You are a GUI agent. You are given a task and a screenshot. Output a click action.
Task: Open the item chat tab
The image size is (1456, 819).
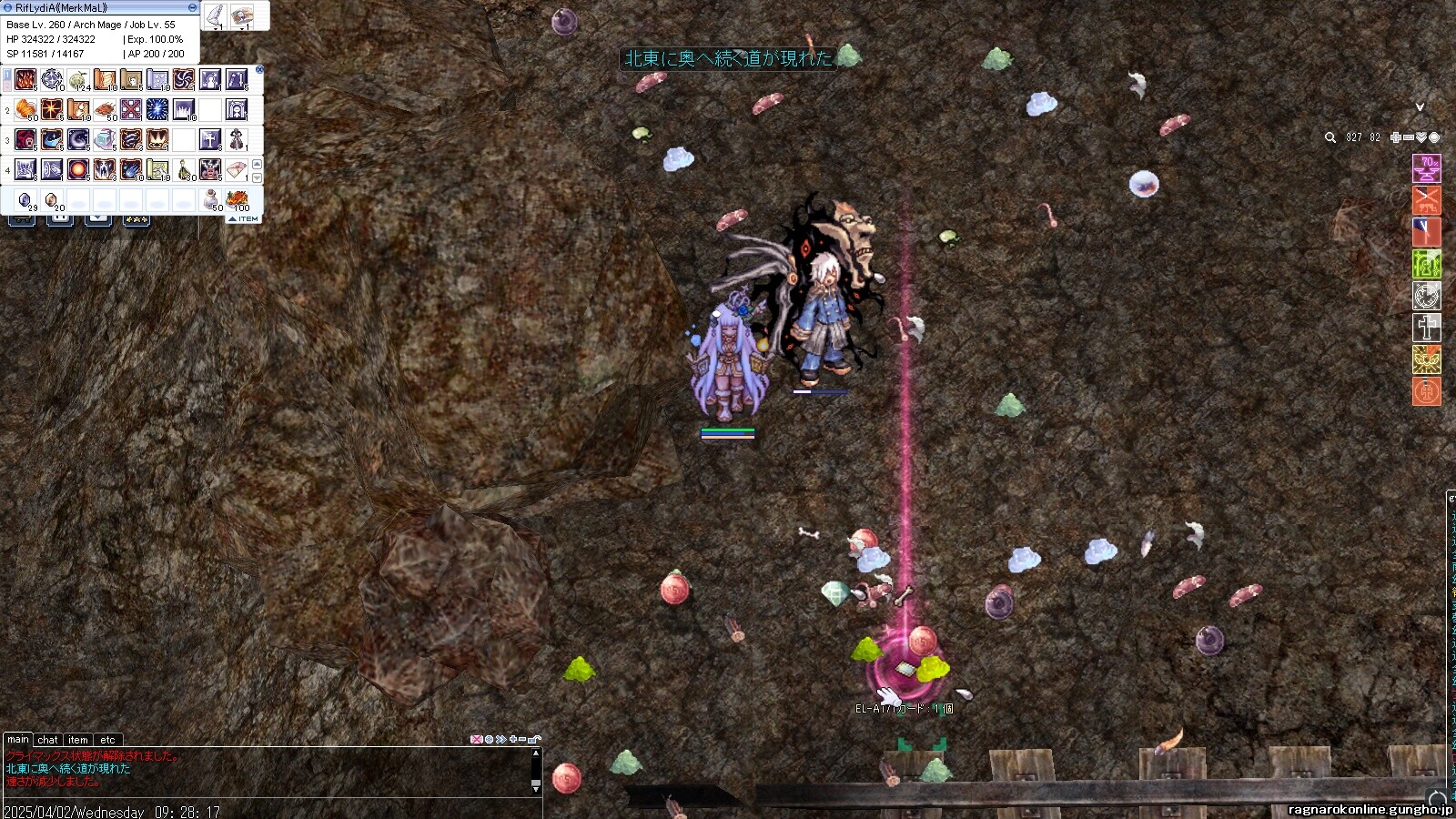click(78, 740)
